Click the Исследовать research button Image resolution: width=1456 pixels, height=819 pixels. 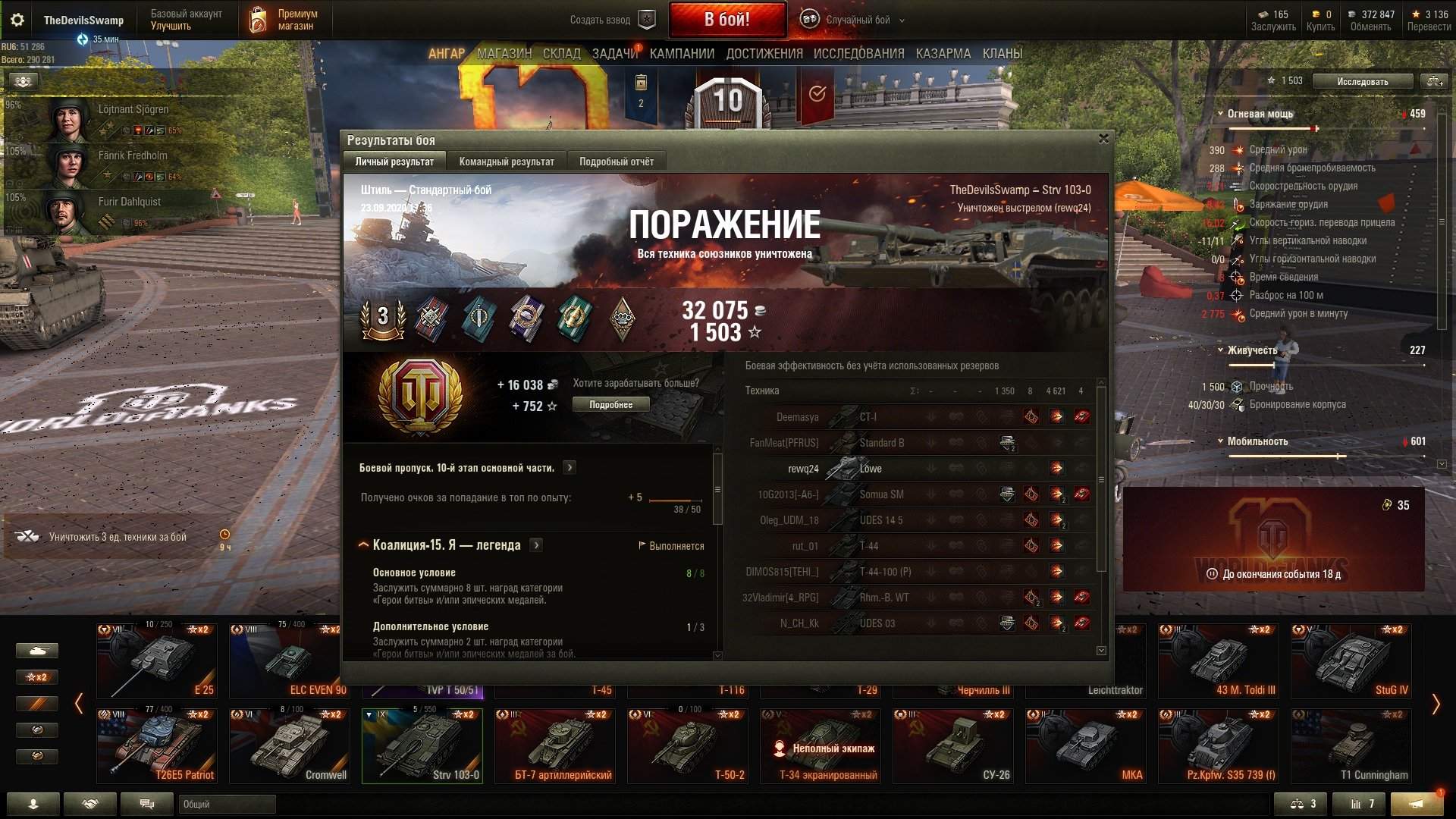1362,81
